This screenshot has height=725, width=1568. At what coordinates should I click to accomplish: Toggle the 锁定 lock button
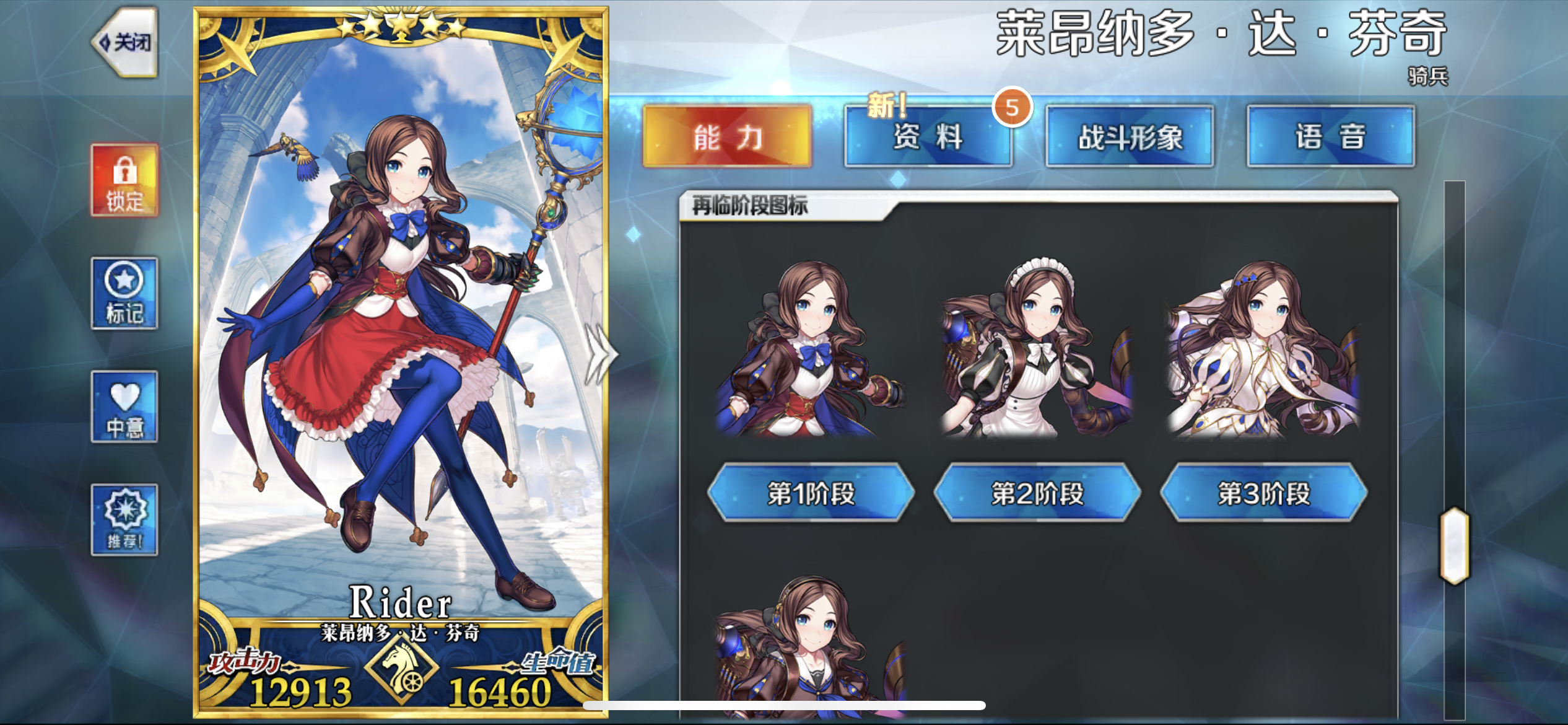(x=124, y=180)
